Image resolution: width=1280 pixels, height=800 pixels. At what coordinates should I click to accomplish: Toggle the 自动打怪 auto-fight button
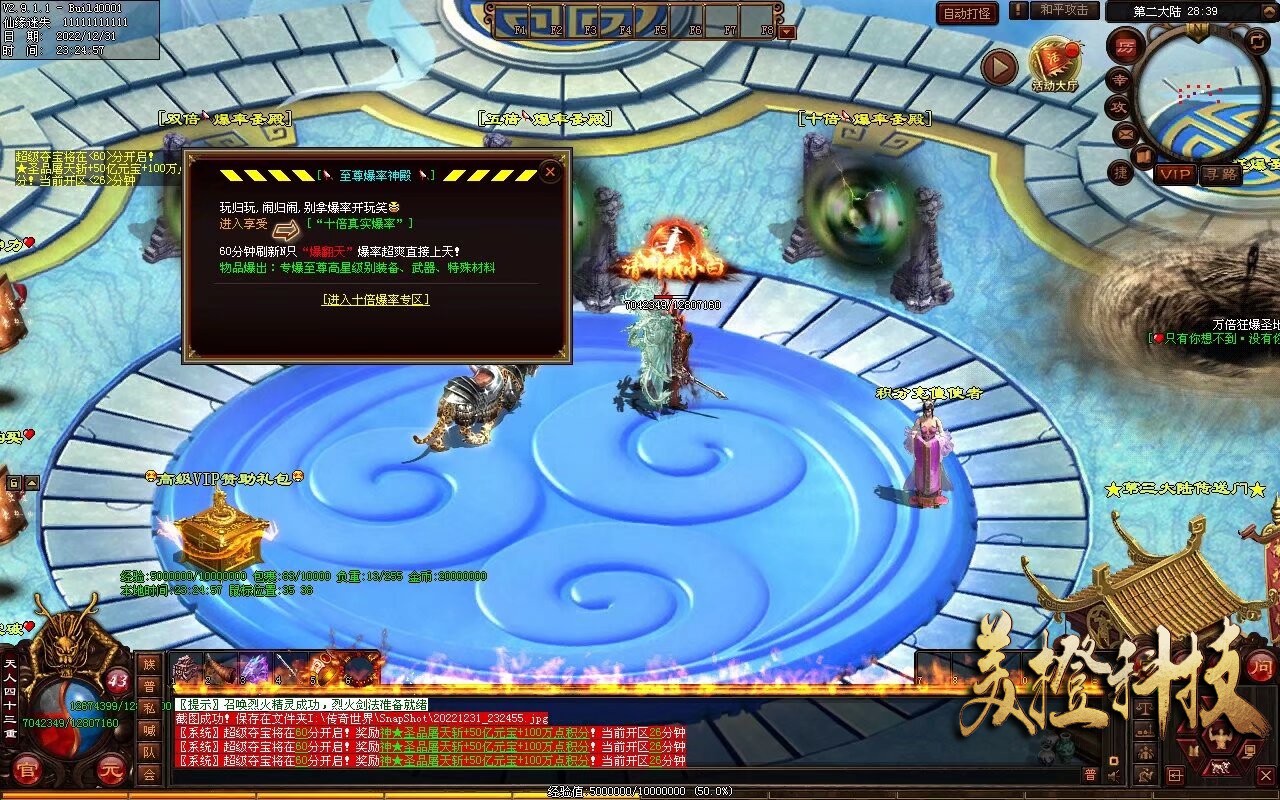[x=967, y=13]
